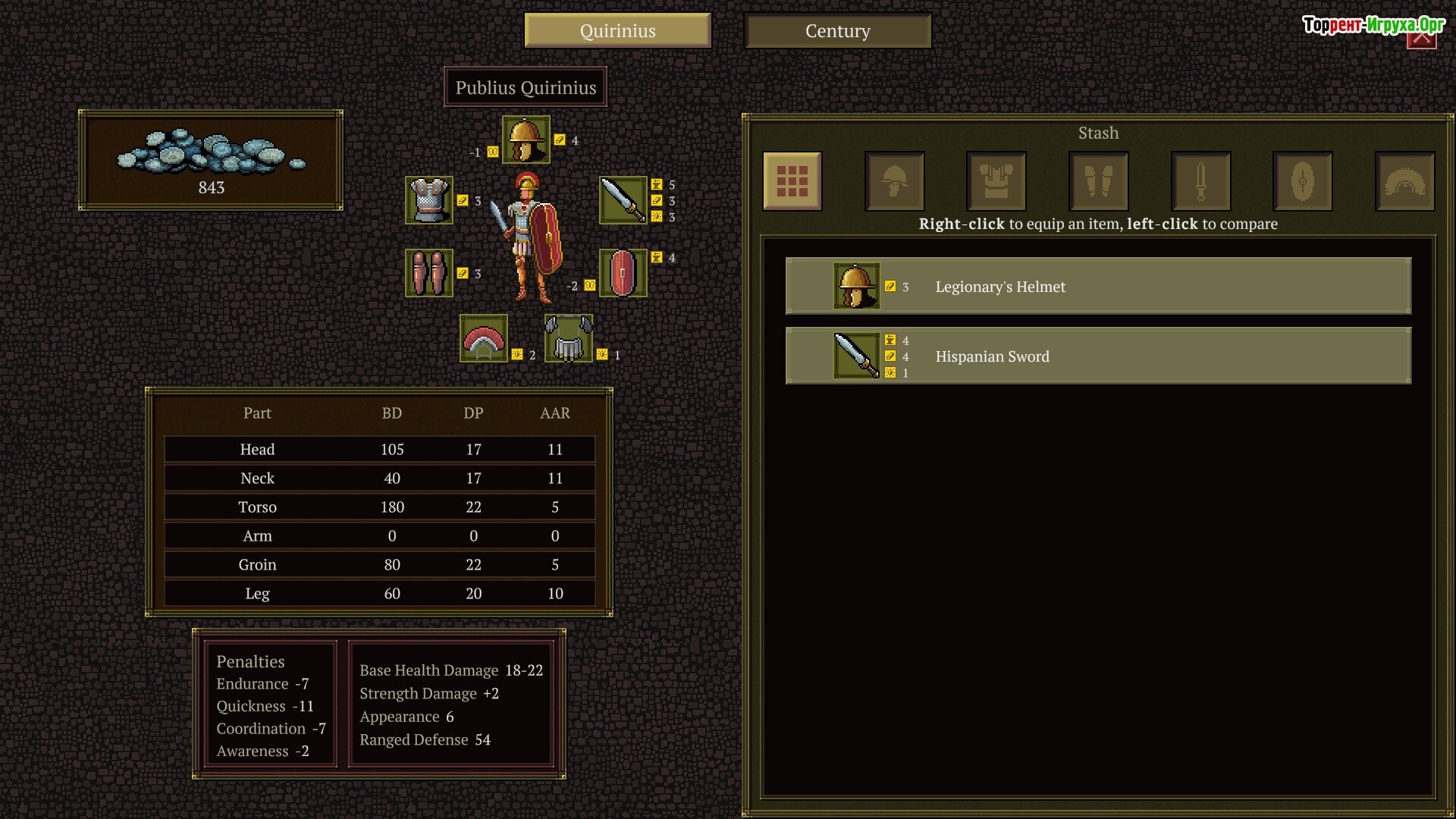This screenshot has width=1456, height=819.
Task: Select the equipped helmet slot
Action: point(526,140)
